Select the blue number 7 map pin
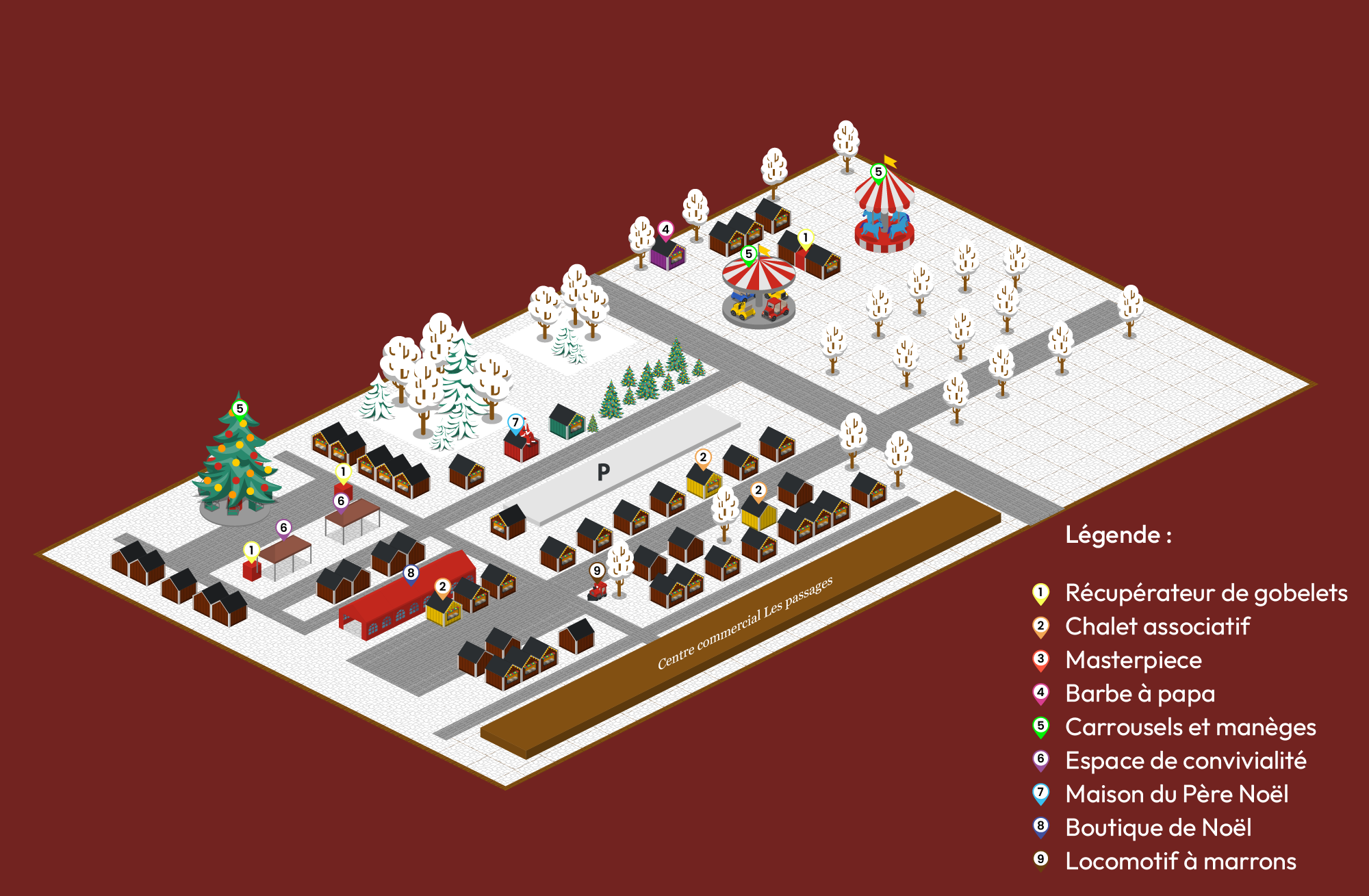This screenshot has height=896, width=1369. pos(515,423)
